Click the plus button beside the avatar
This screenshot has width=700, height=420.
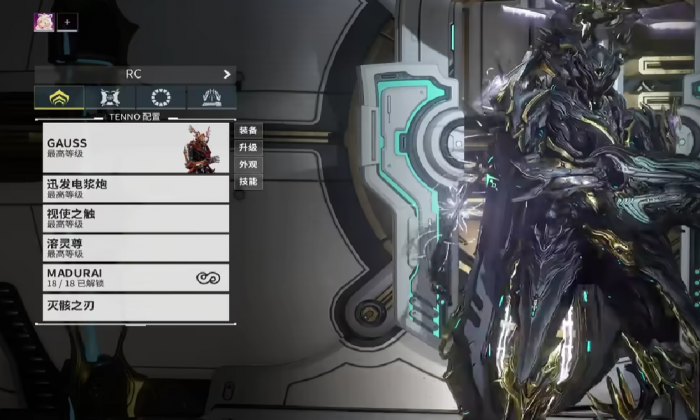[68, 21]
